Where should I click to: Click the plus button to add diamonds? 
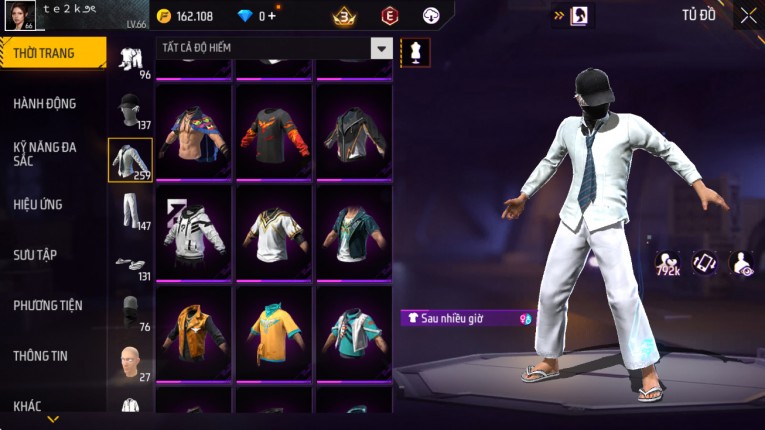pos(273,16)
